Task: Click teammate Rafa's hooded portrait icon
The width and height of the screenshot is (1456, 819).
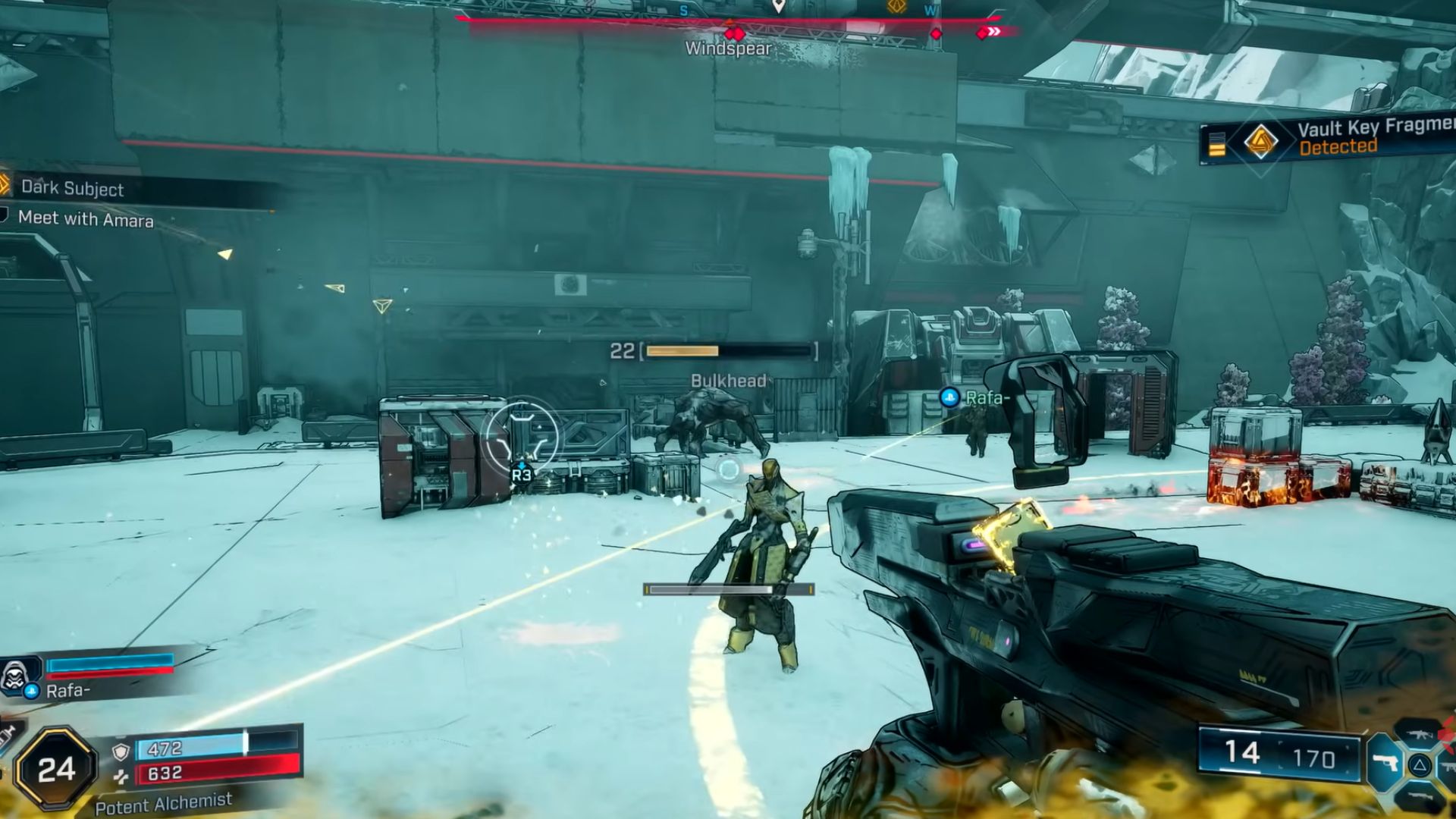Action: click(15, 674)
